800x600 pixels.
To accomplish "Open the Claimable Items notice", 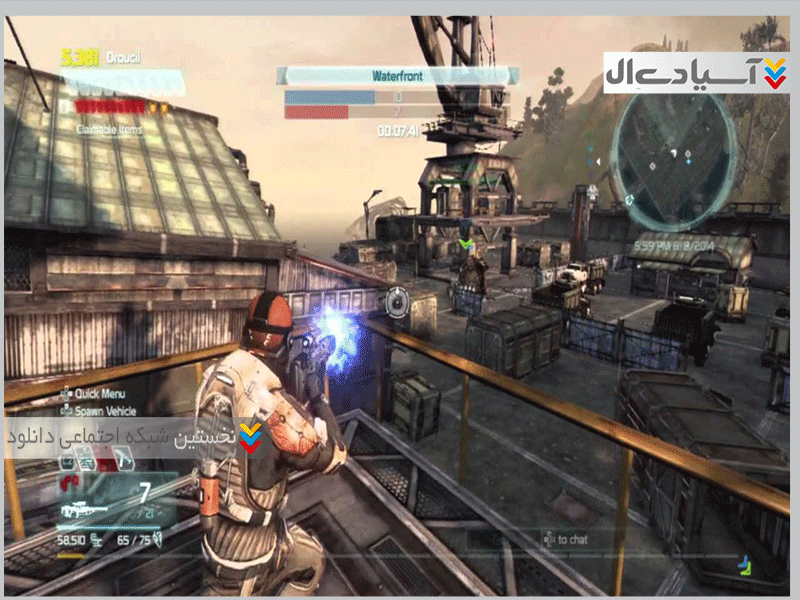I will (x=112, y=129).
